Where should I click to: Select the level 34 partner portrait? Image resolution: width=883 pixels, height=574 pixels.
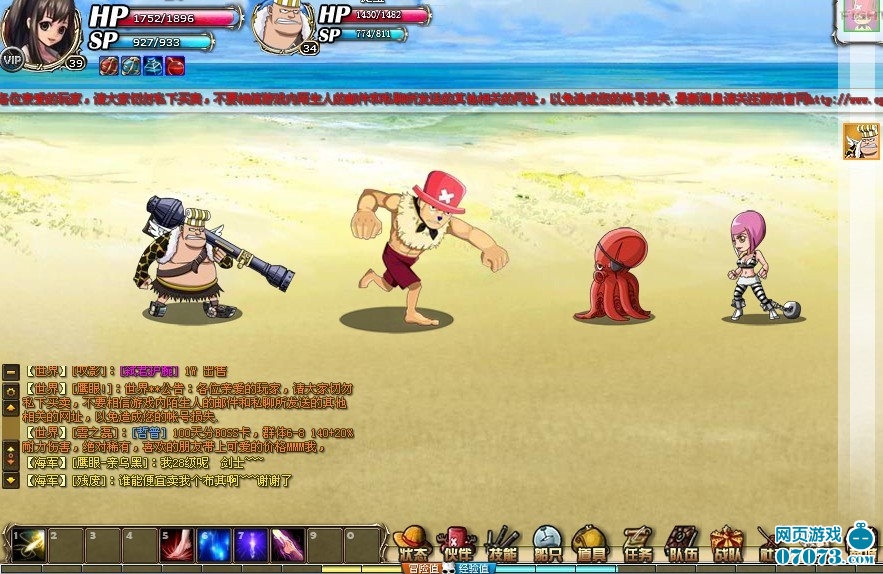click(282, 26)
